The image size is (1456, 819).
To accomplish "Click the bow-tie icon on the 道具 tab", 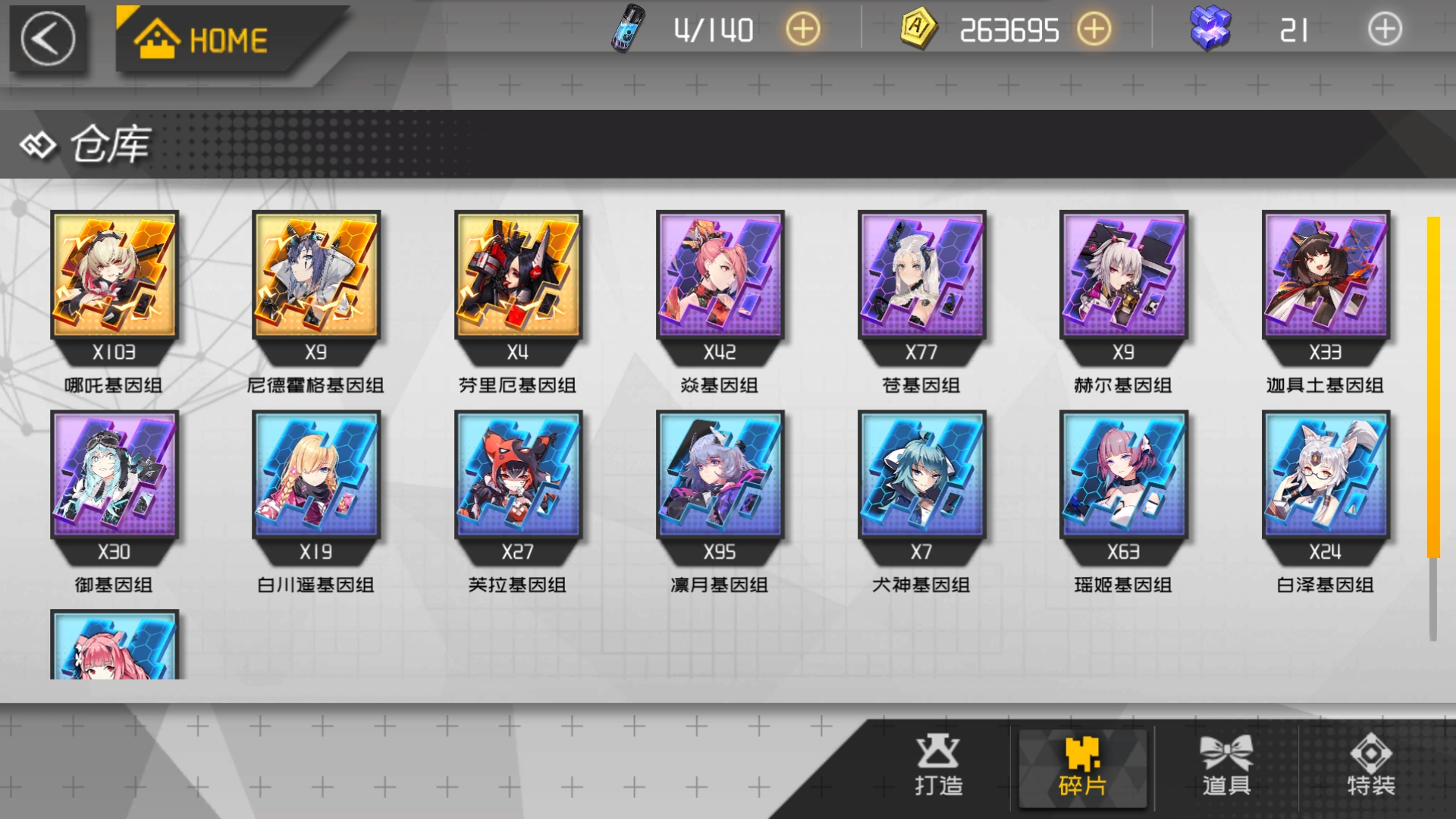I will click(1227, 752).
